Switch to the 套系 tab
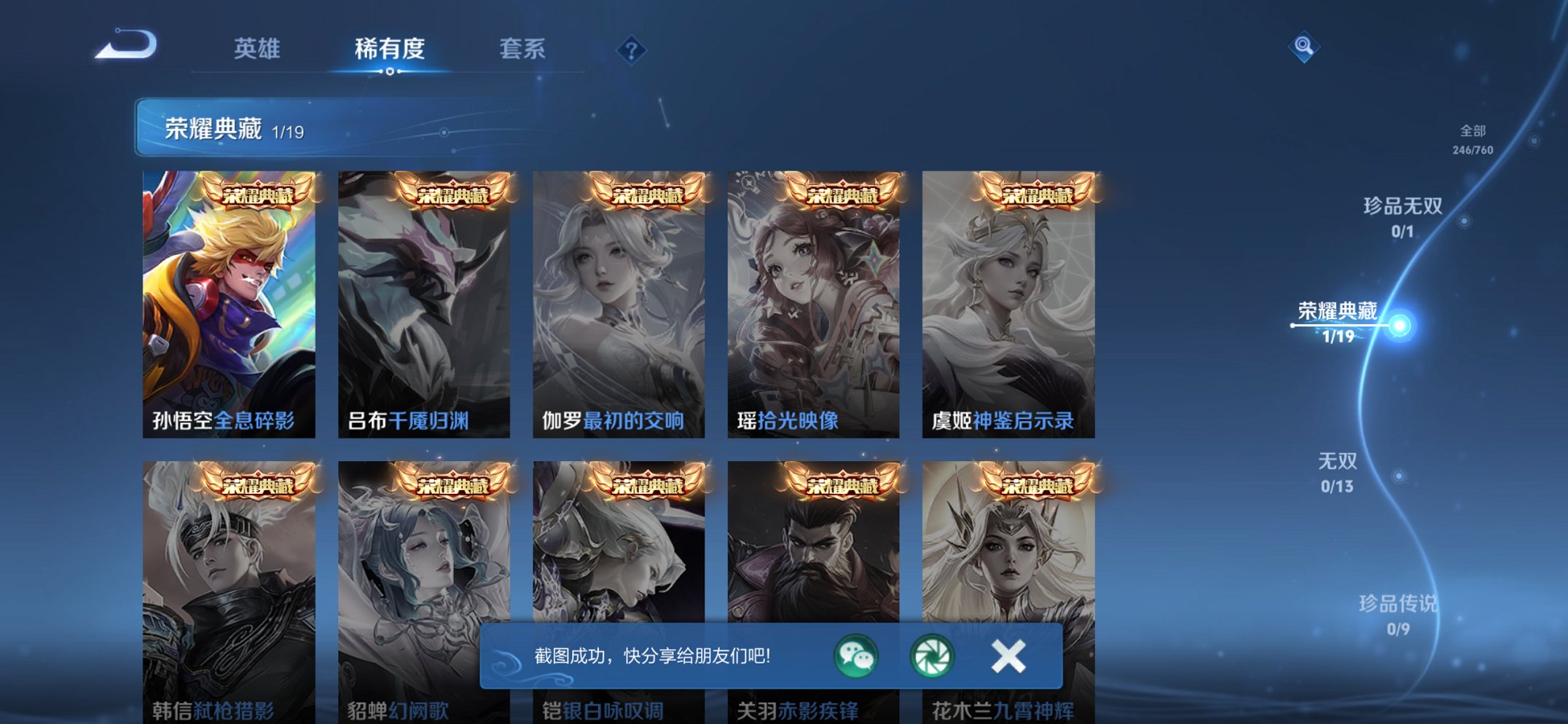 (522, 50)
